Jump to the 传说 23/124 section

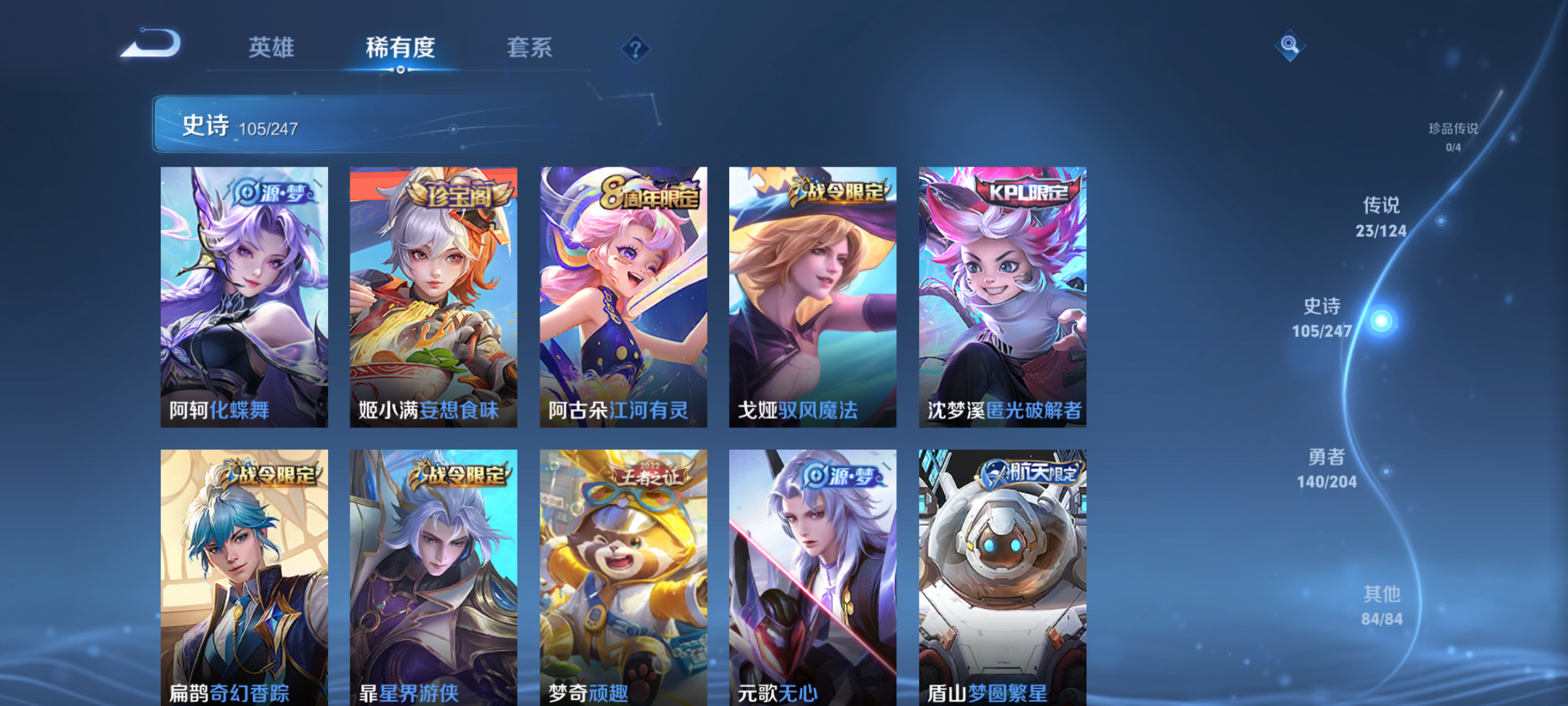(1381, 217)
